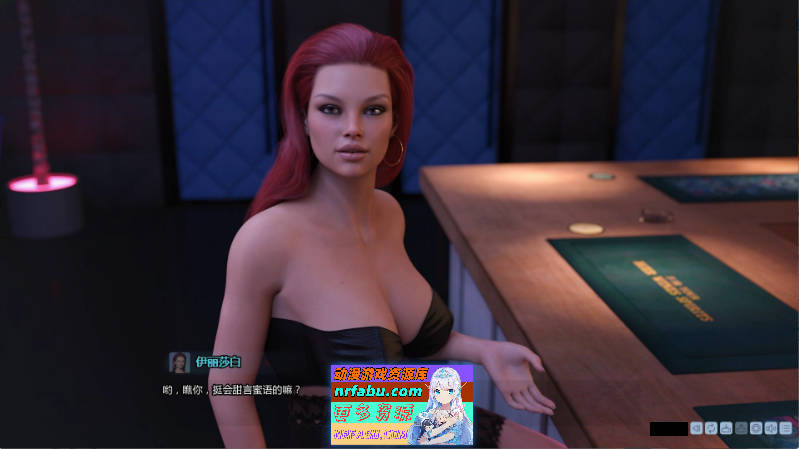Open the three-line menu icon

pos(786,428)
